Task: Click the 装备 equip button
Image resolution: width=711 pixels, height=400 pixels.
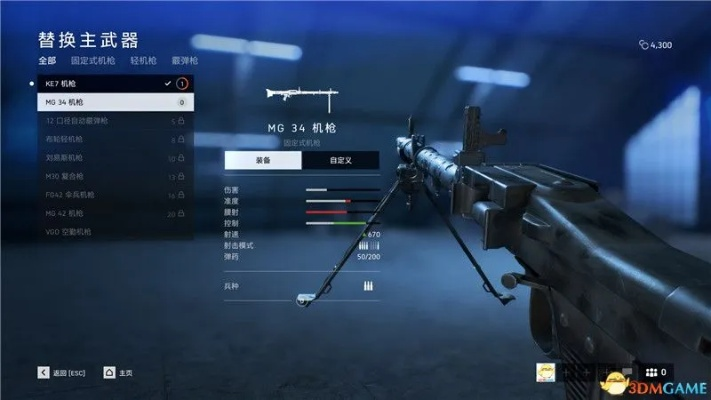Action: click(x=263, y=159)
